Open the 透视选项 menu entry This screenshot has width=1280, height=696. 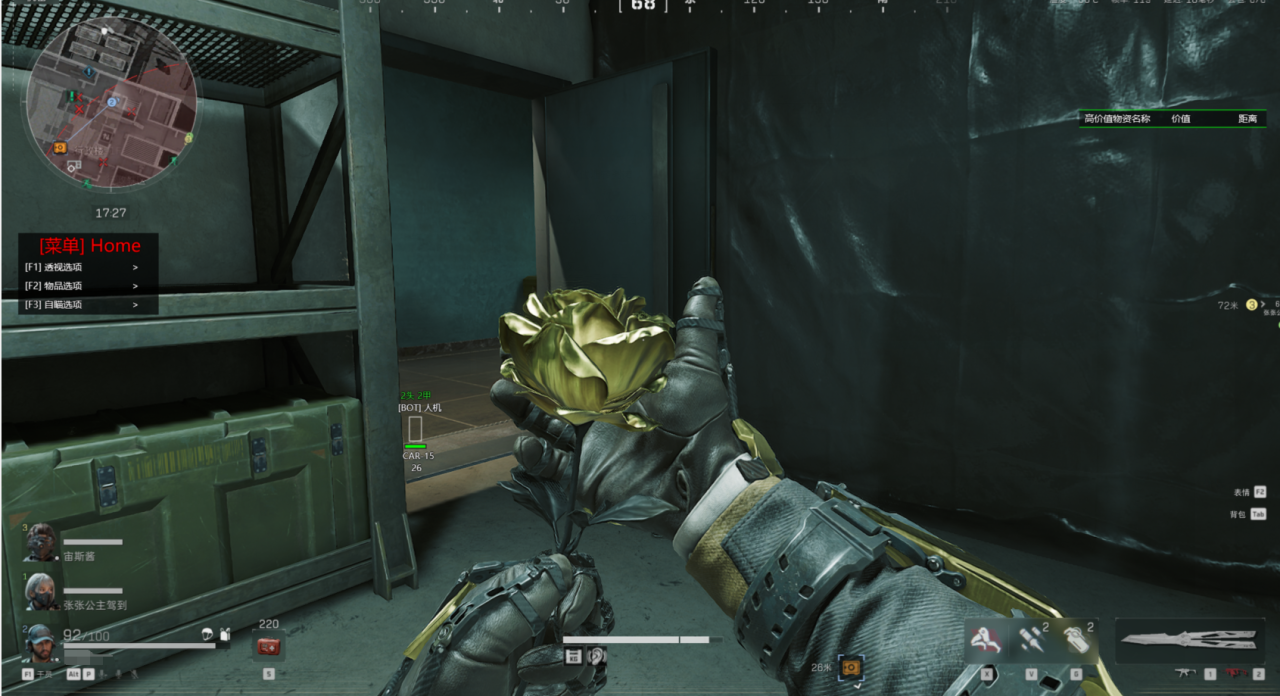[82, 267]
